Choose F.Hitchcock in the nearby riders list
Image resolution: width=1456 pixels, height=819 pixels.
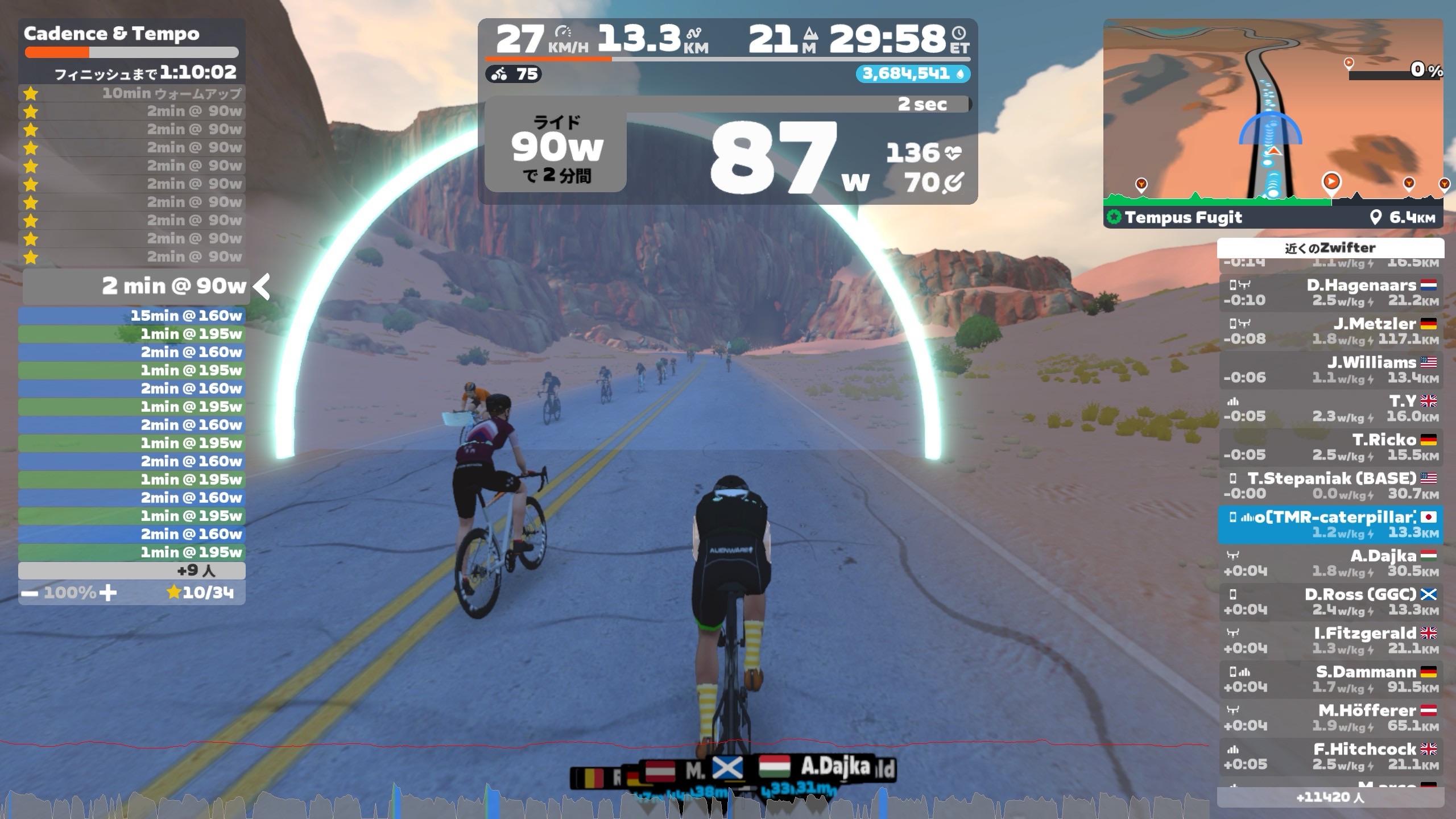tap(1330, 756)
